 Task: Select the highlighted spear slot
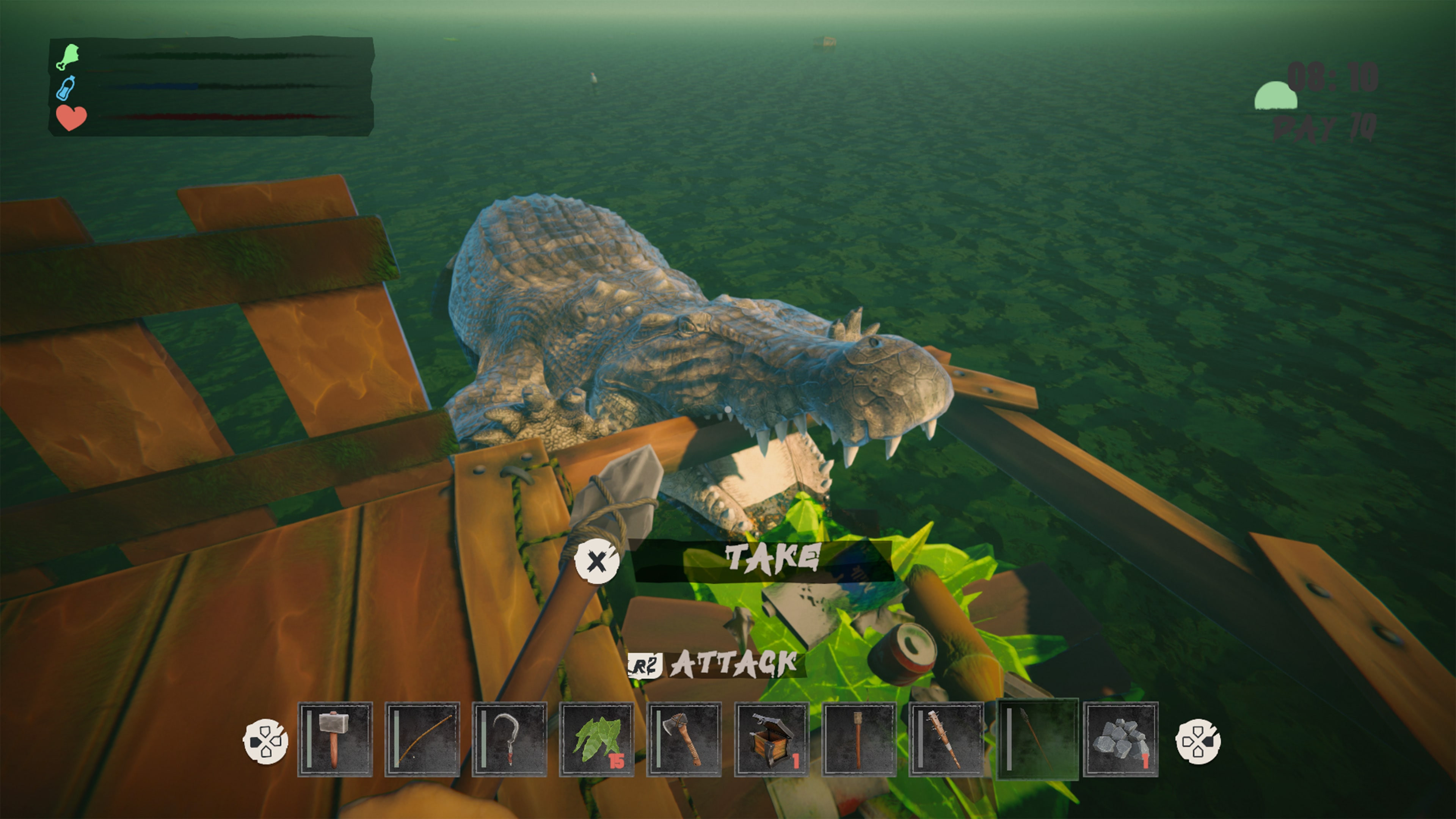click(x=1037, y=739)
